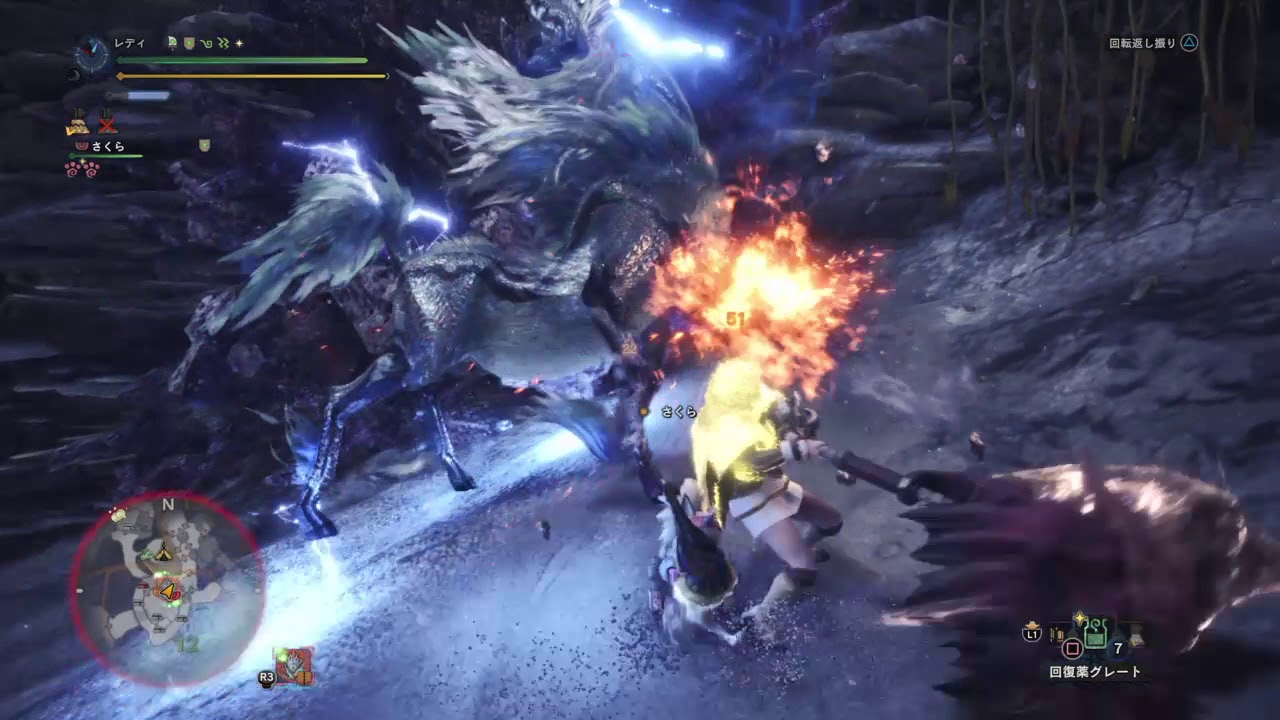Select the hunter name レディ

[130, 44]
